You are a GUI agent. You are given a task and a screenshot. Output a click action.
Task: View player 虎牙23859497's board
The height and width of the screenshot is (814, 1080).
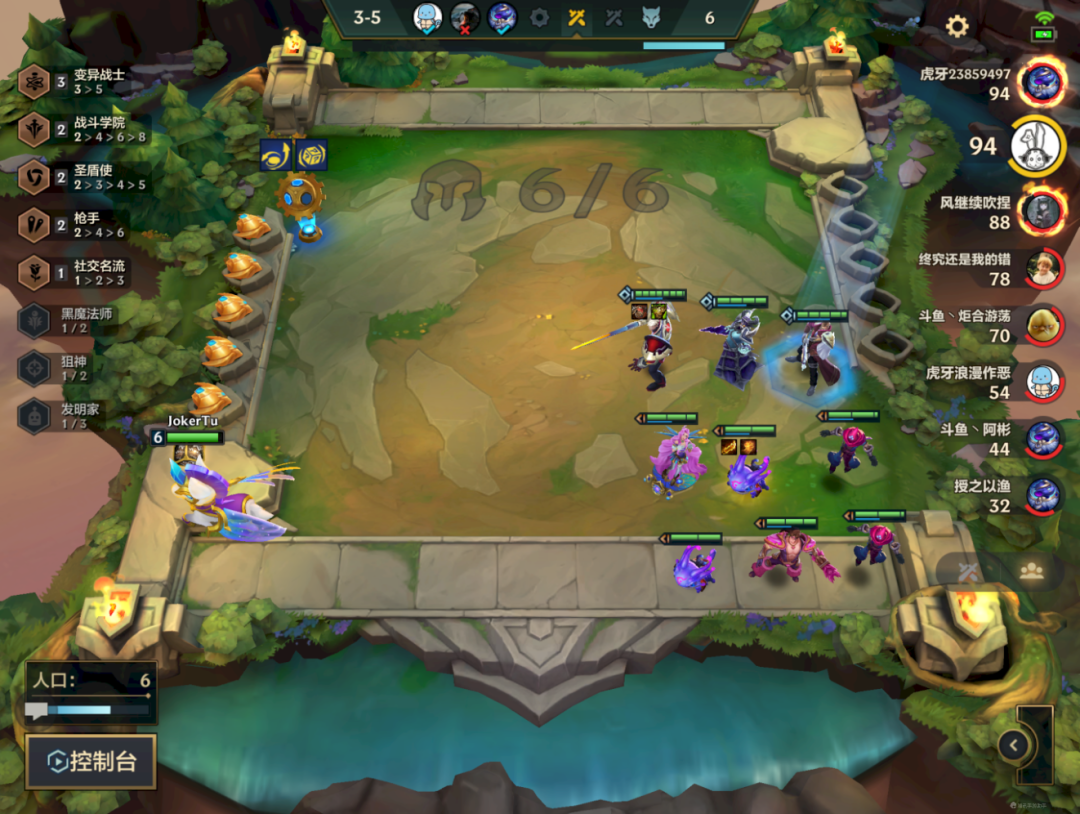pos(1042,82)
